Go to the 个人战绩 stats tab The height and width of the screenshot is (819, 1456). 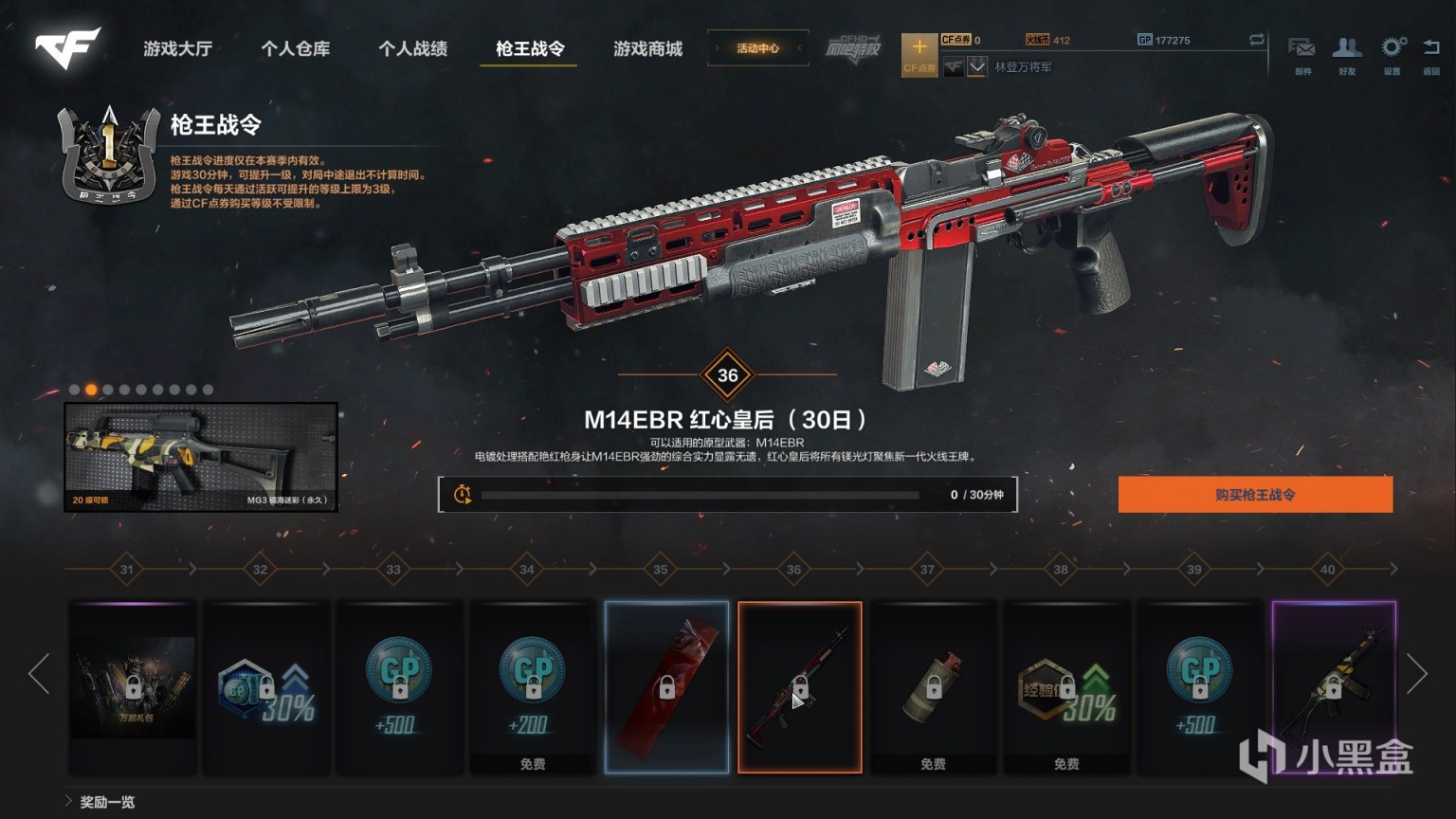(x=412, y=48)
